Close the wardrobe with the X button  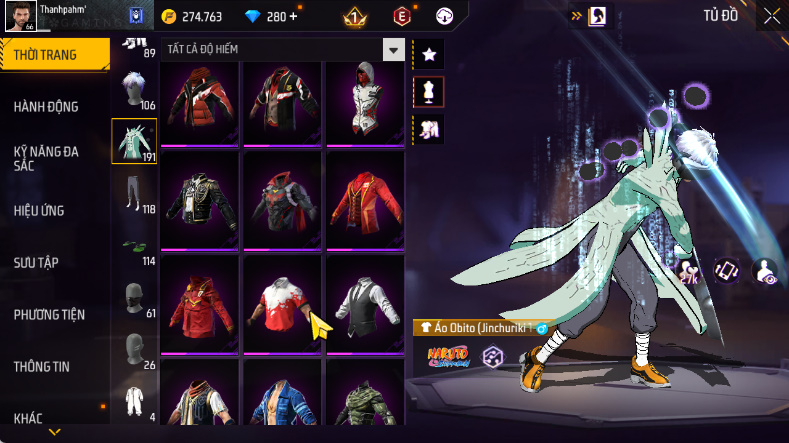tap(771, 16)
